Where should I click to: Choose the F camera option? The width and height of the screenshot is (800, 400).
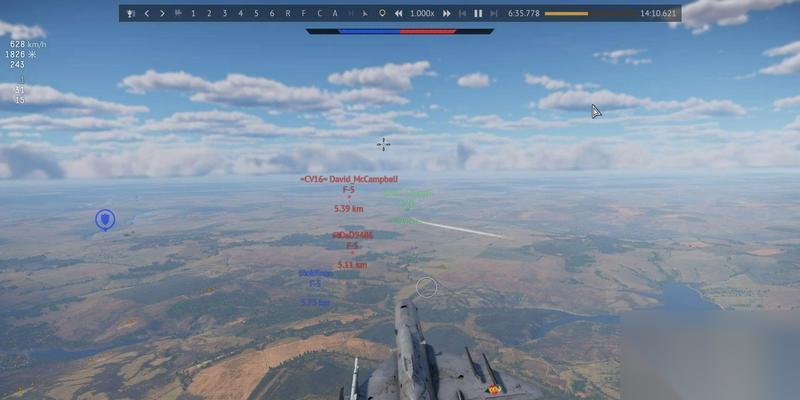(x=303, y=14)
